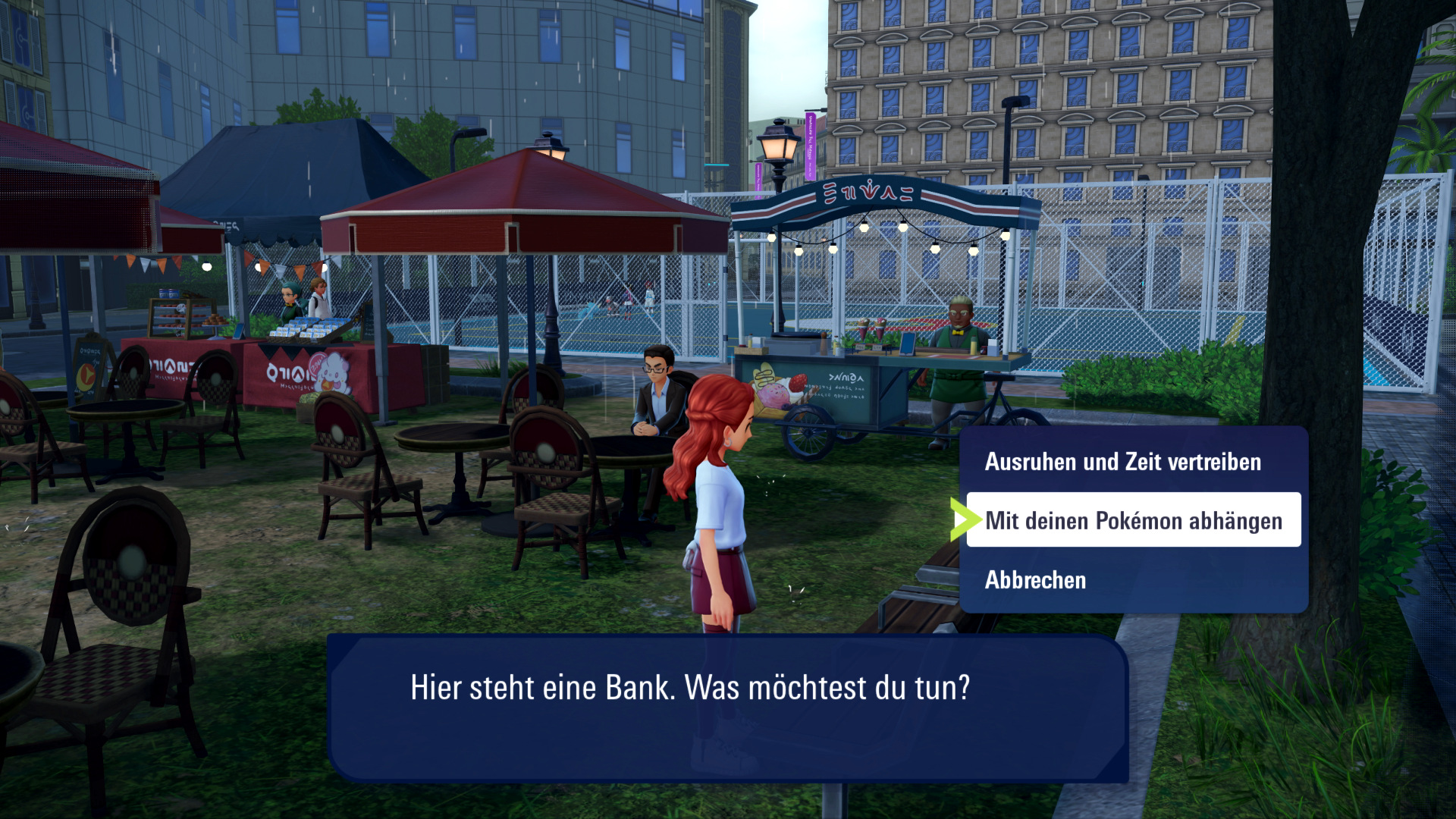Image resolution: width=1456 pixels, height=819 pixels.
Task: Cancel with the 'Abbrechen' option
Action: click(x=1035, y=580)
